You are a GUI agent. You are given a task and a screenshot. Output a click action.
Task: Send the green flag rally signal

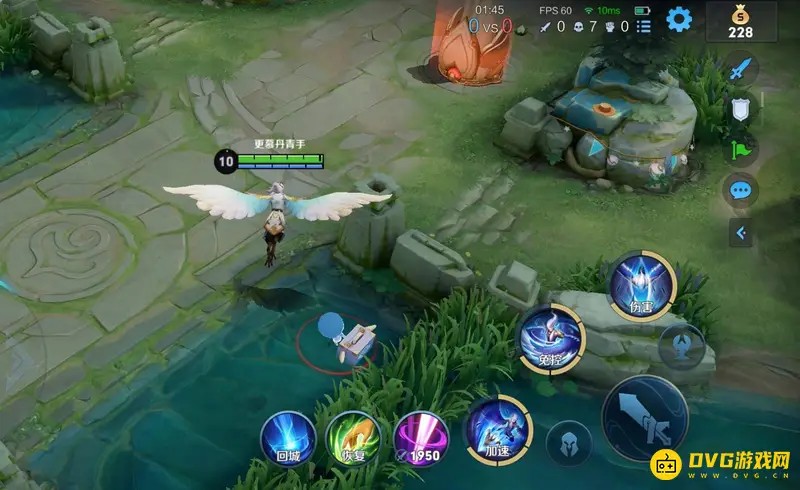click(740, 150)
